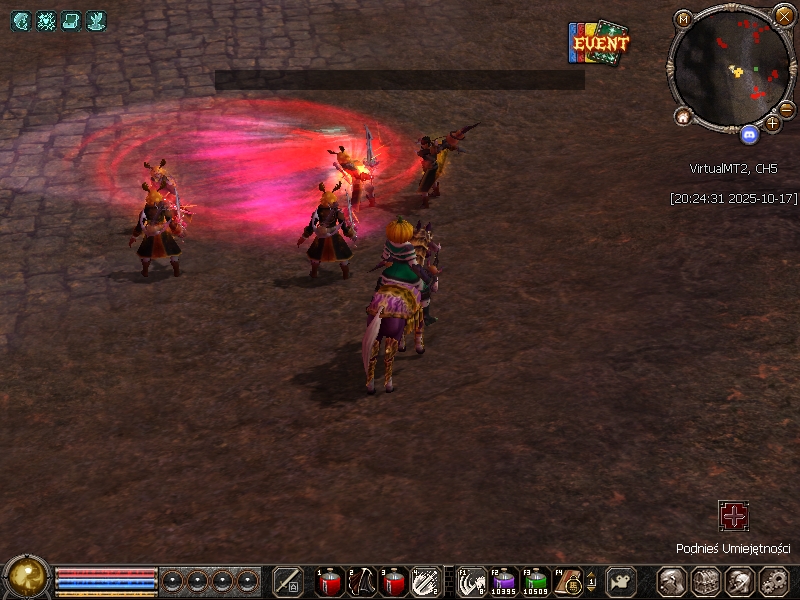
Task: Close the minimap with the X button
Action: click(x=784, y=16)
